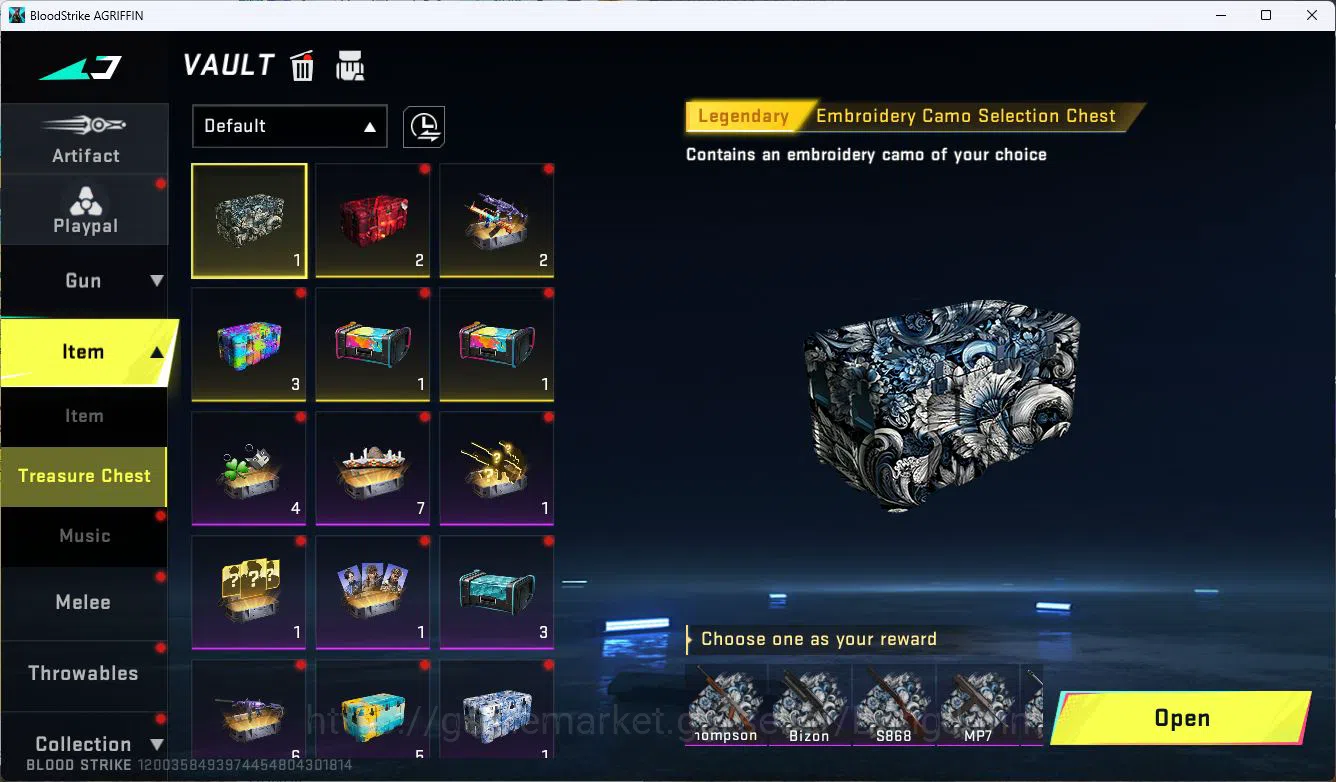This screenshot has width=1336, height=782.
Task: Open the Default sort dropdown
Action: coord(289,126)
